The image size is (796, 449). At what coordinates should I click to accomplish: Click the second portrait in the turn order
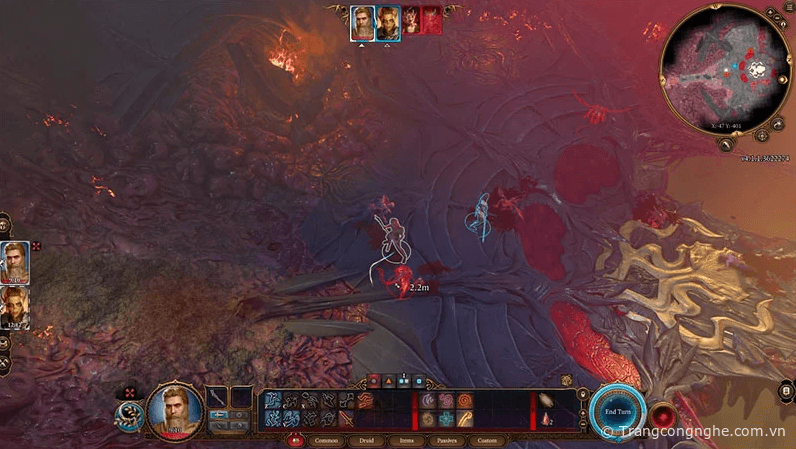point(388,21)
